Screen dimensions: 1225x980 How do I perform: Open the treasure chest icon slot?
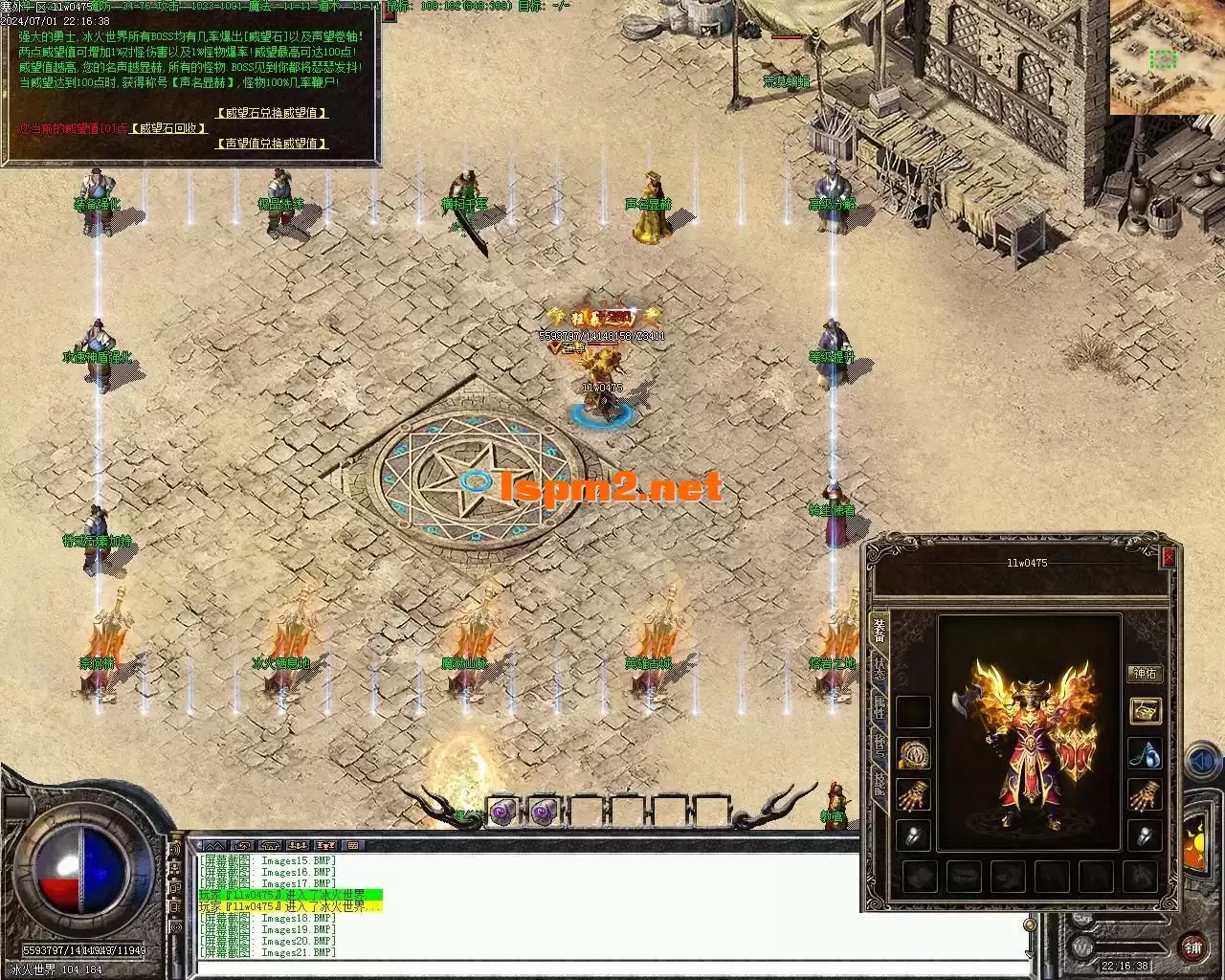pos(1145,711)
